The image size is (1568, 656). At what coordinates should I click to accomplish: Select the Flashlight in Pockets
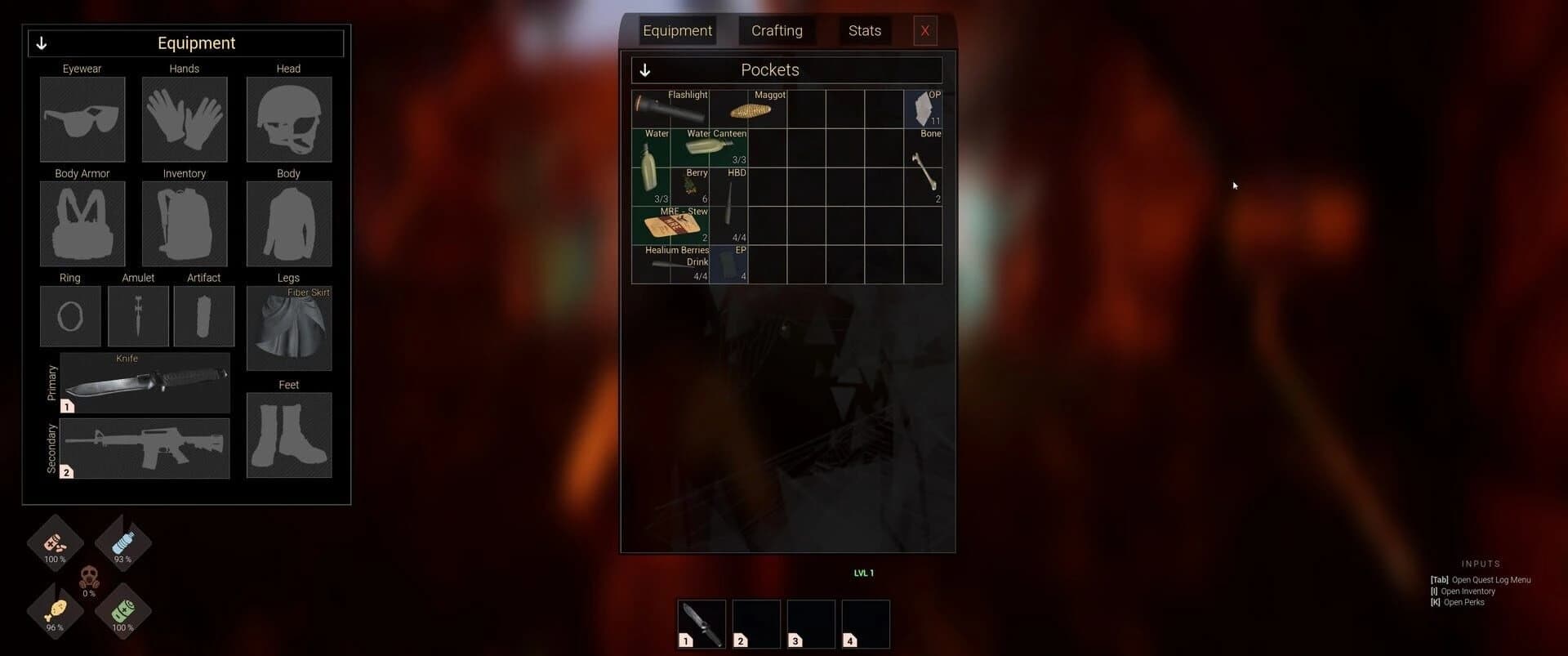coord(670,109)
